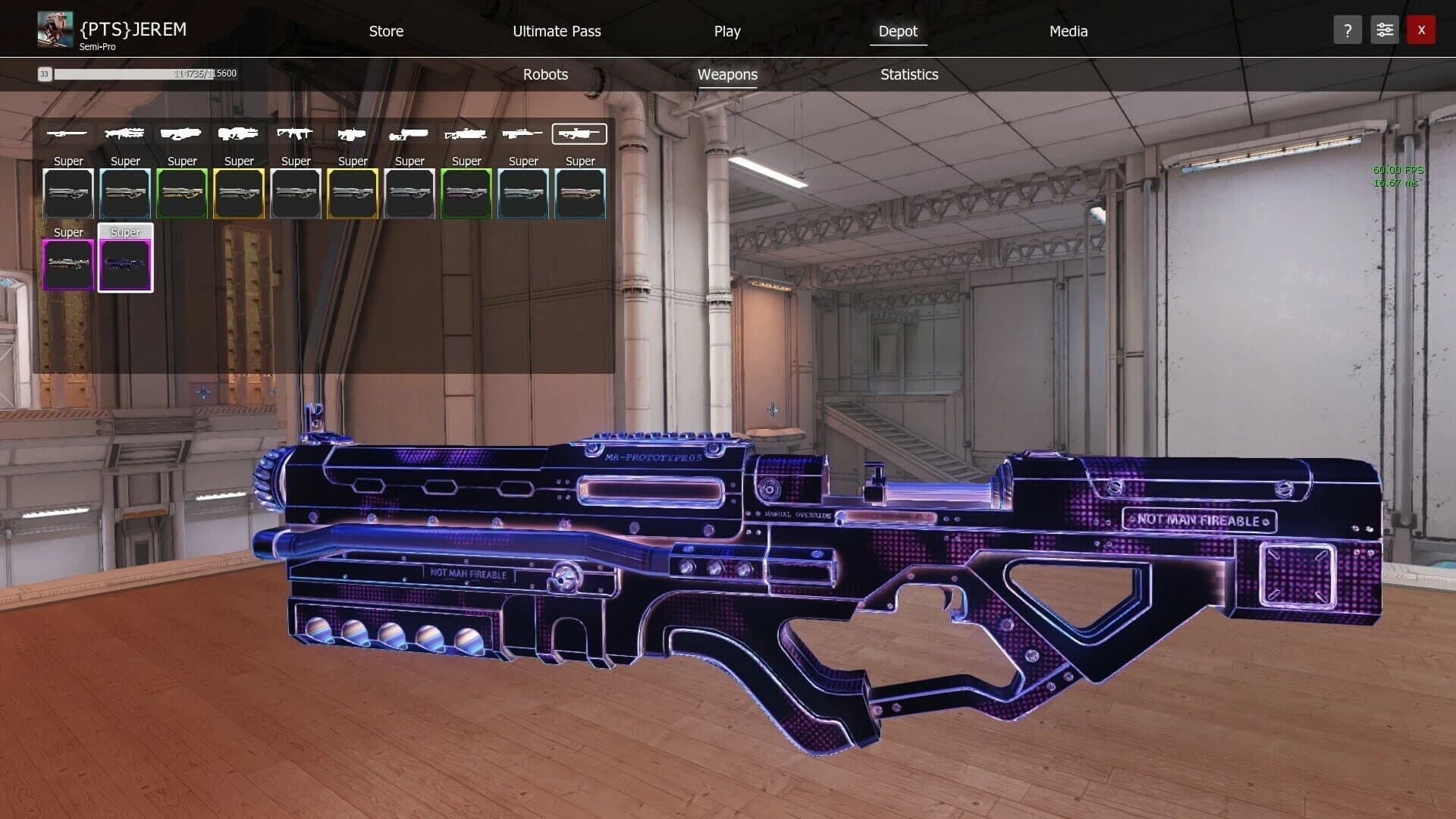Click the {PTS}JEREM player avatar icon
The image size is (1456, 819).
click(54, 29)
